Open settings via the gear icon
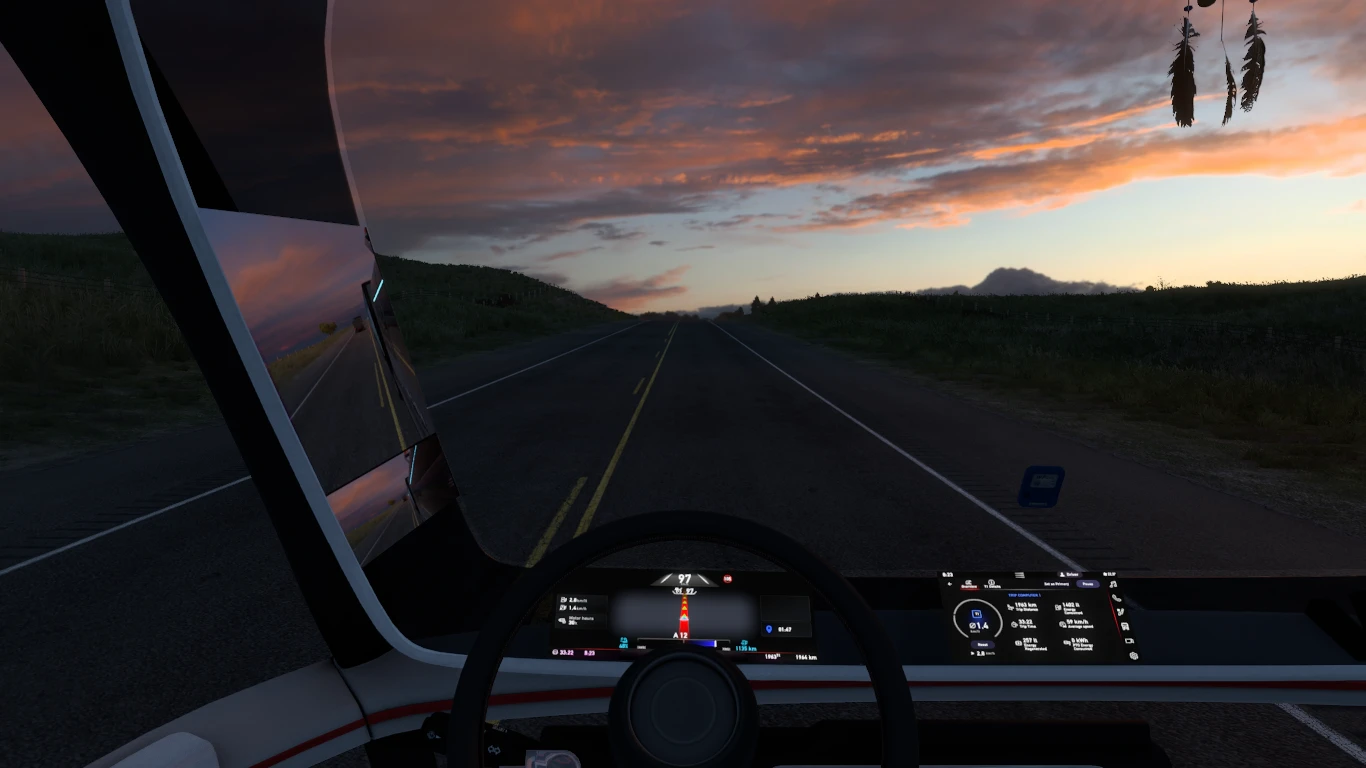The height and width of the screenshot is (768, 1366). 1134,655
